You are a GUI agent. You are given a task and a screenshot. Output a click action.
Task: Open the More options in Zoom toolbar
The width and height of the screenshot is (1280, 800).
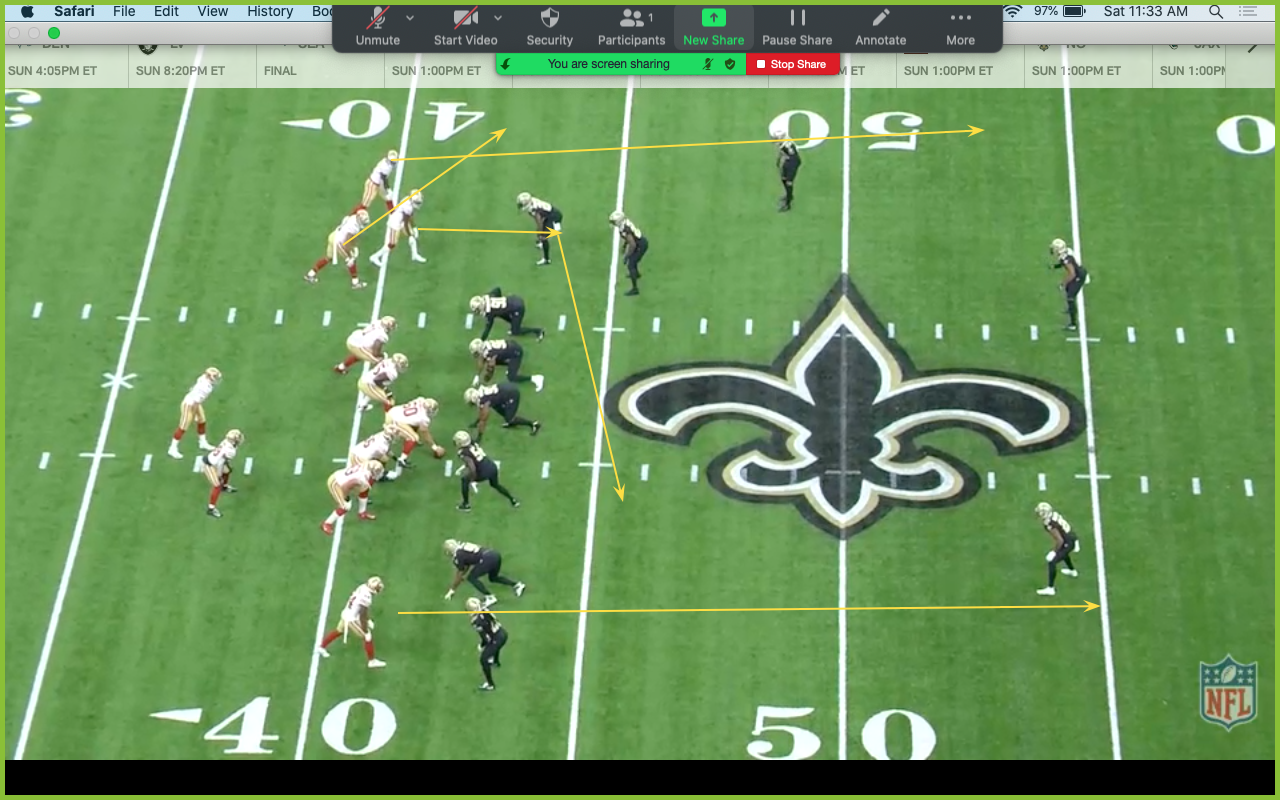(959, 27)
